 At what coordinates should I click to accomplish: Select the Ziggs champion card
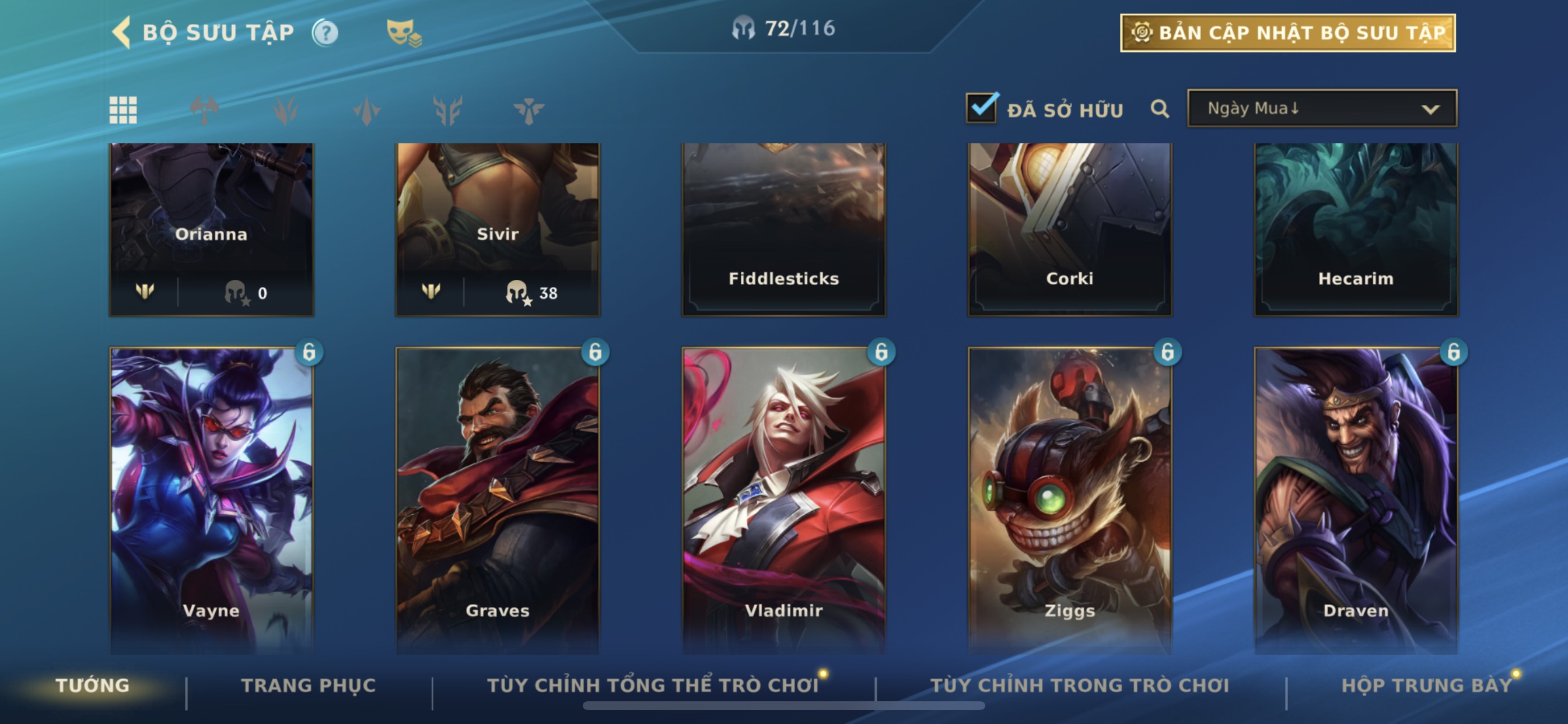[1069, 499]
